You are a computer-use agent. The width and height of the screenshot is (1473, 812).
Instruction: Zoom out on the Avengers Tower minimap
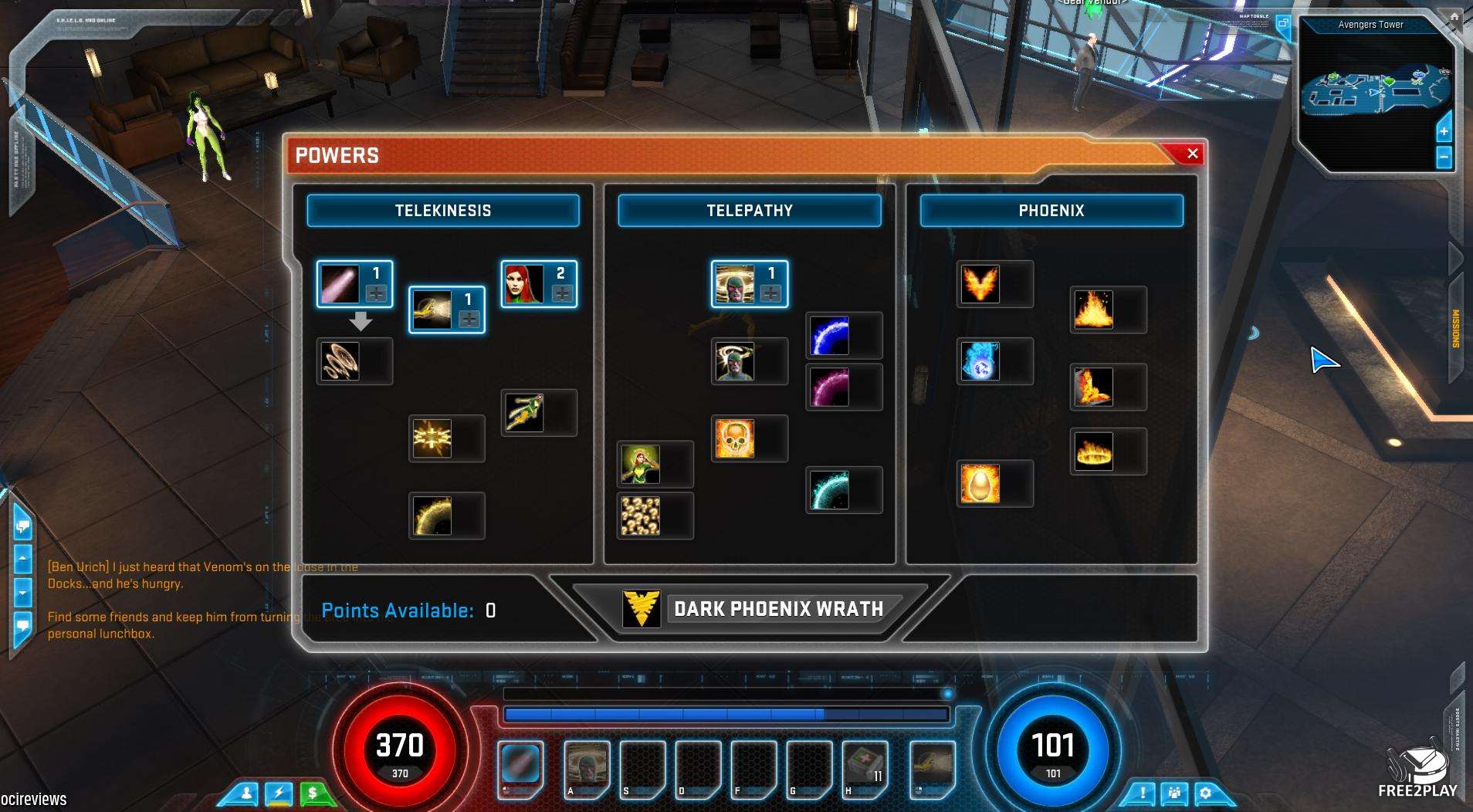tap(1444, 157)
